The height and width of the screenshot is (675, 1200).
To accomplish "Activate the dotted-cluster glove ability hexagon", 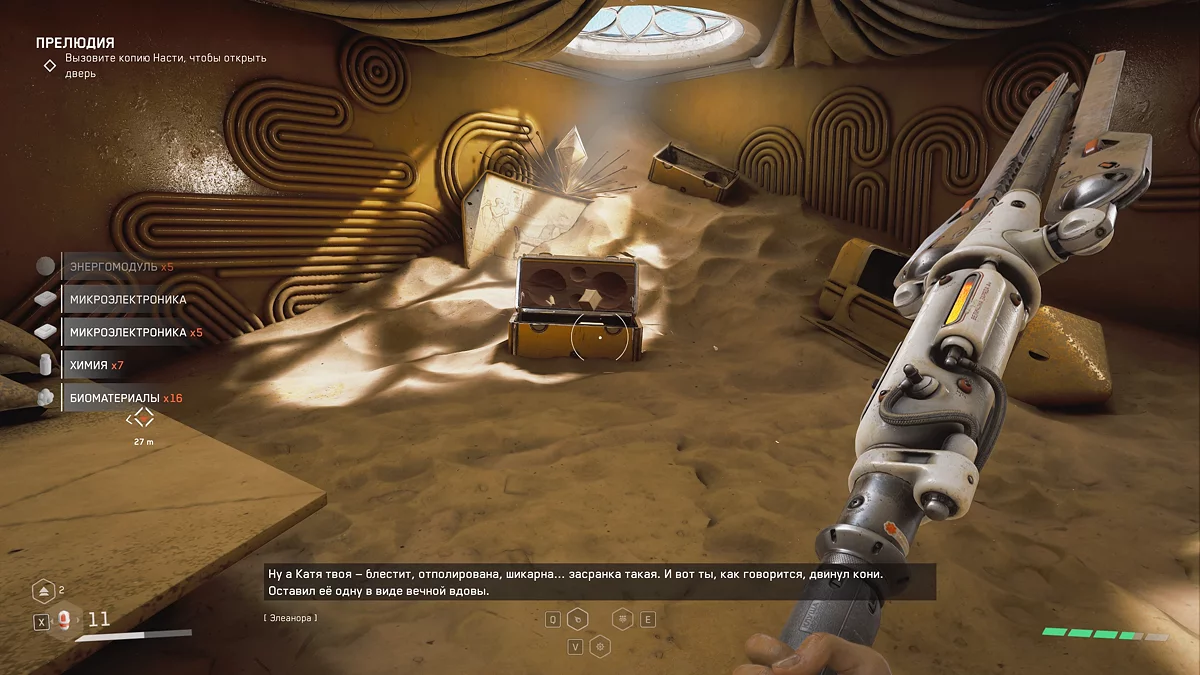I will (x=622, y=619).
